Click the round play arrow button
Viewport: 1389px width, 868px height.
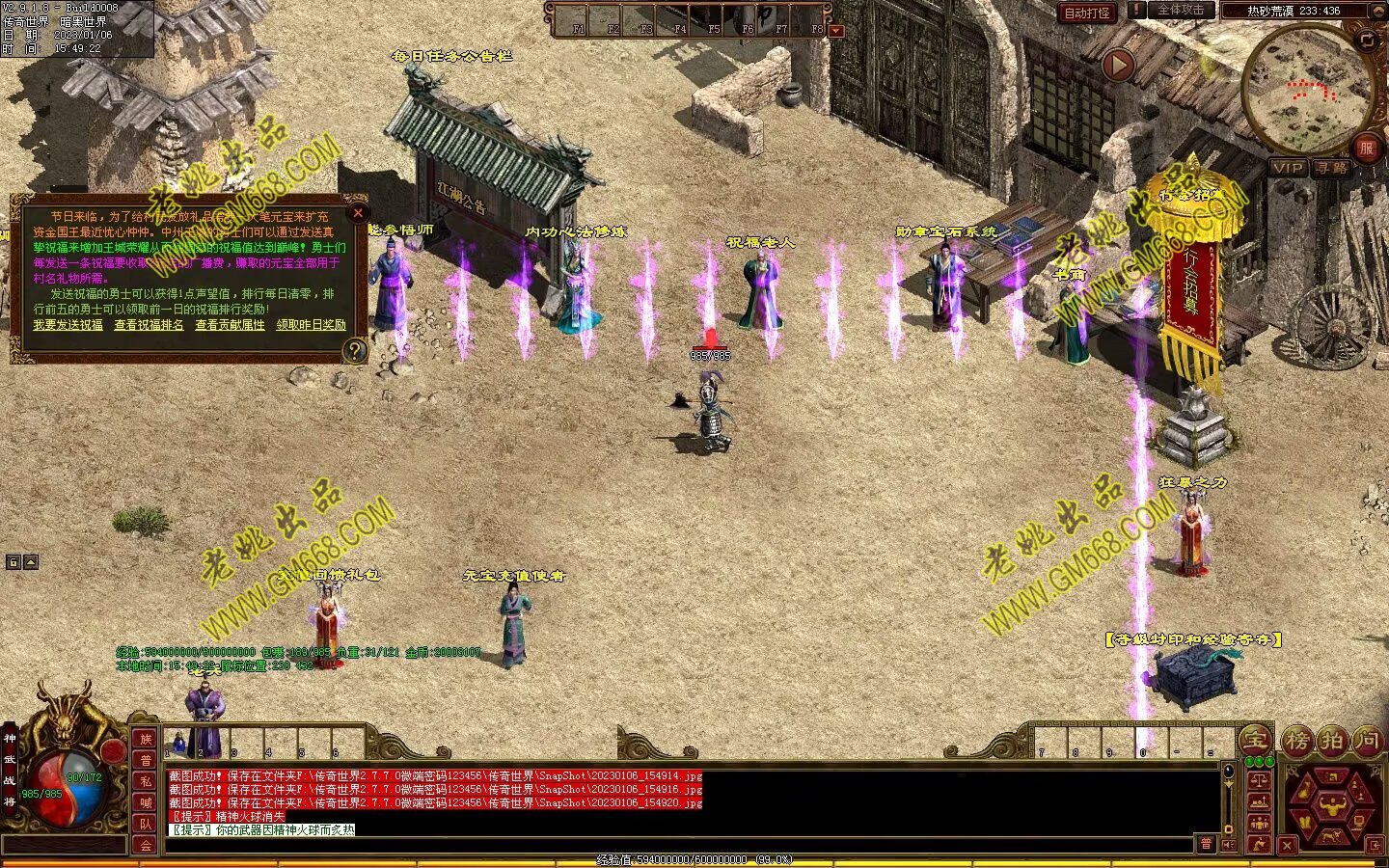click(x=1118, y=66)
